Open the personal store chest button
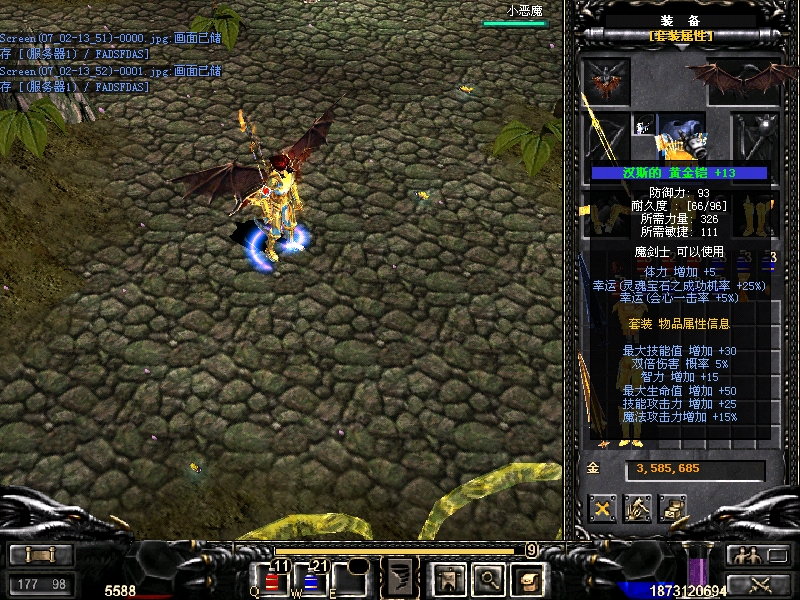This screenshot has width=800, height=600. tap(672, 508)
